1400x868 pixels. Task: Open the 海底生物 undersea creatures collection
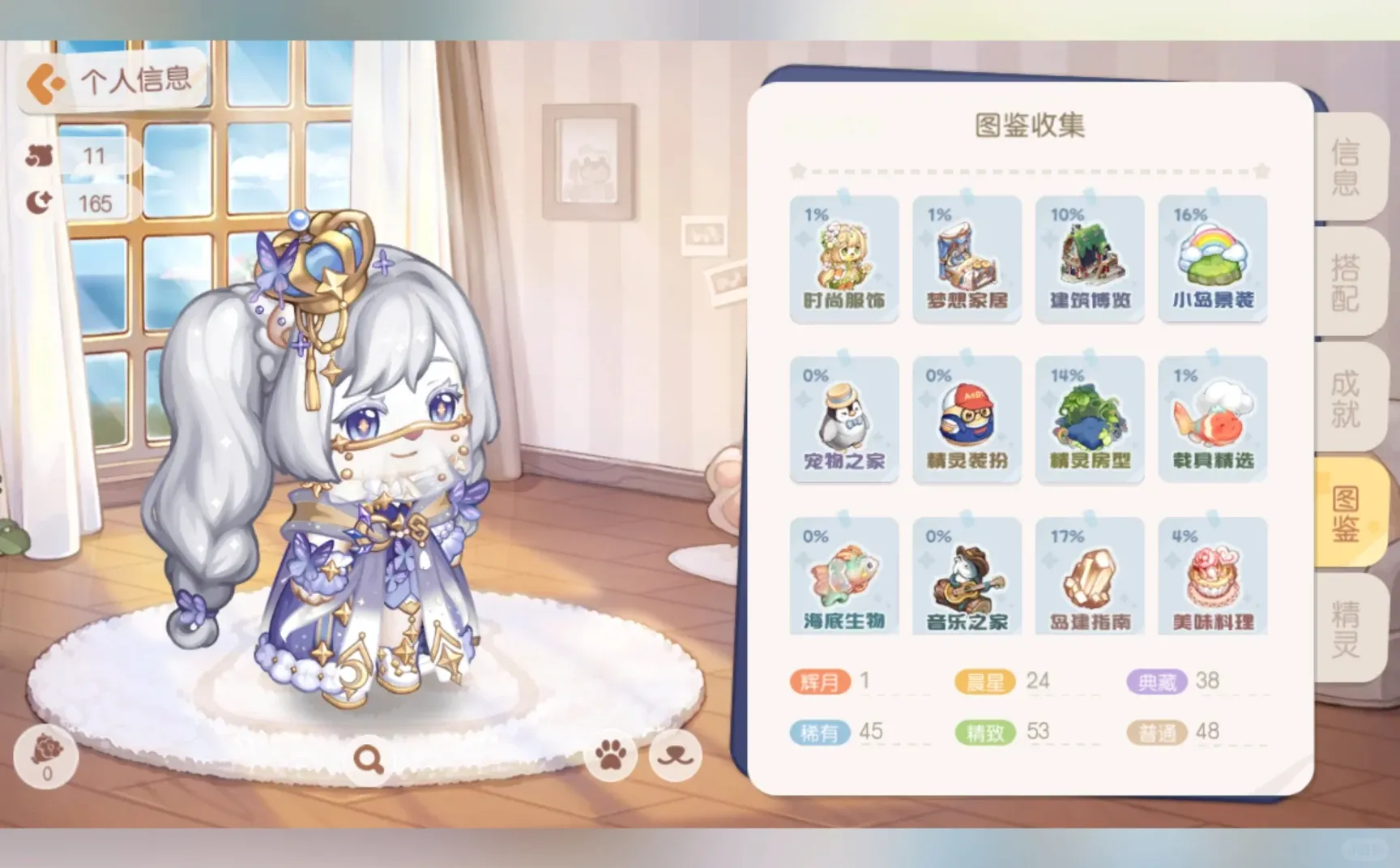843,576
